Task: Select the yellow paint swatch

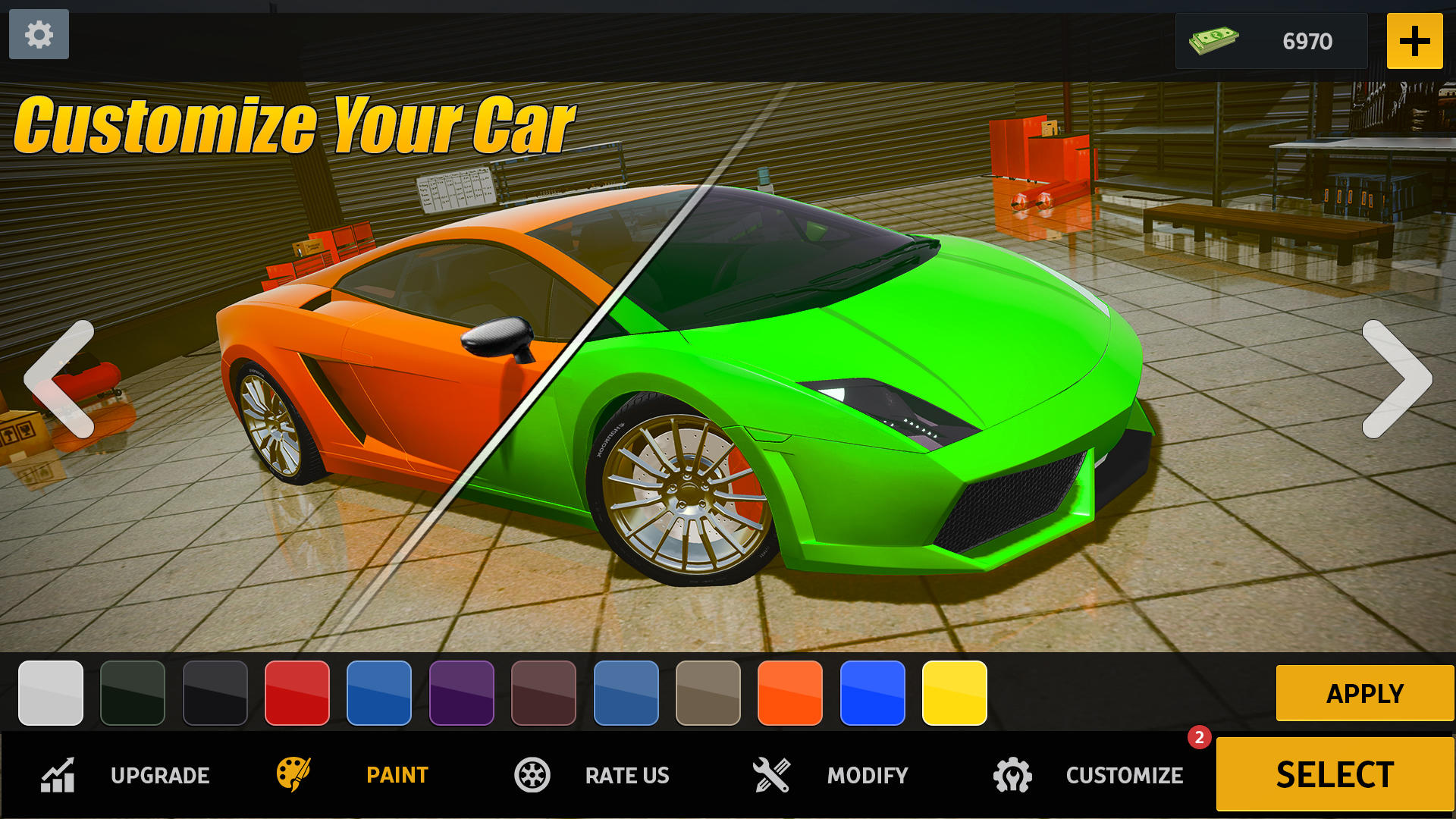Action: 954,694
